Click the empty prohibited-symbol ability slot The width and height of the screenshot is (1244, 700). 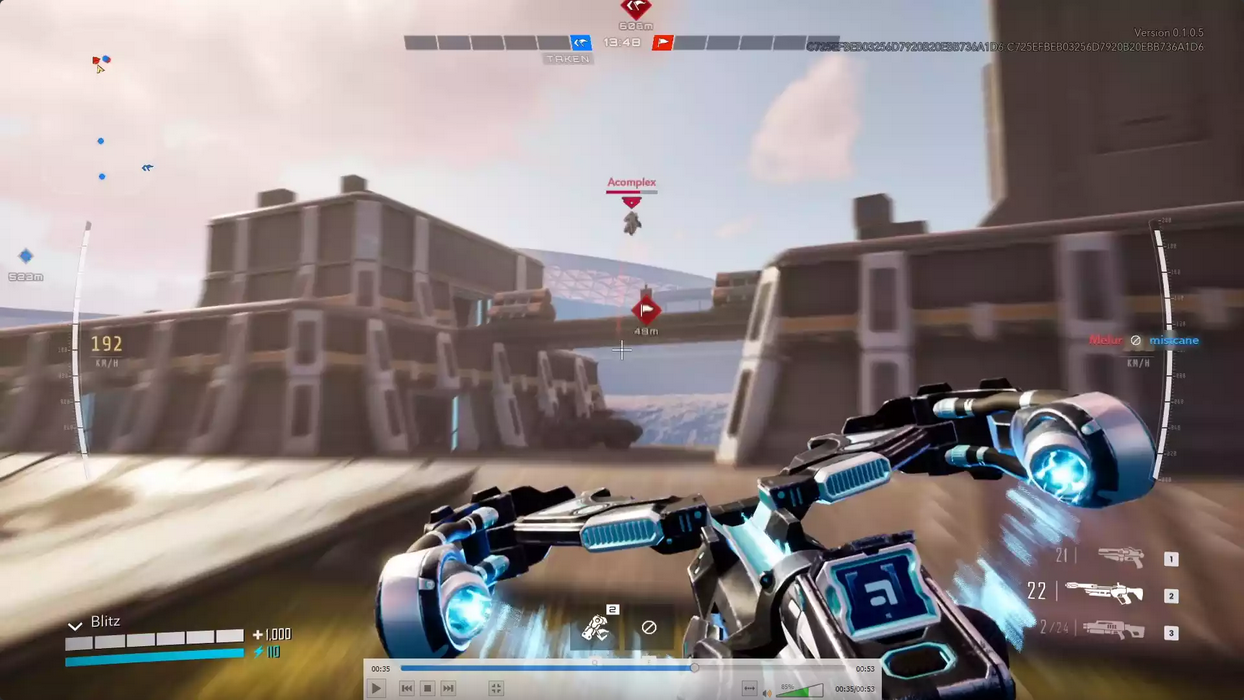tap(649, 627)
